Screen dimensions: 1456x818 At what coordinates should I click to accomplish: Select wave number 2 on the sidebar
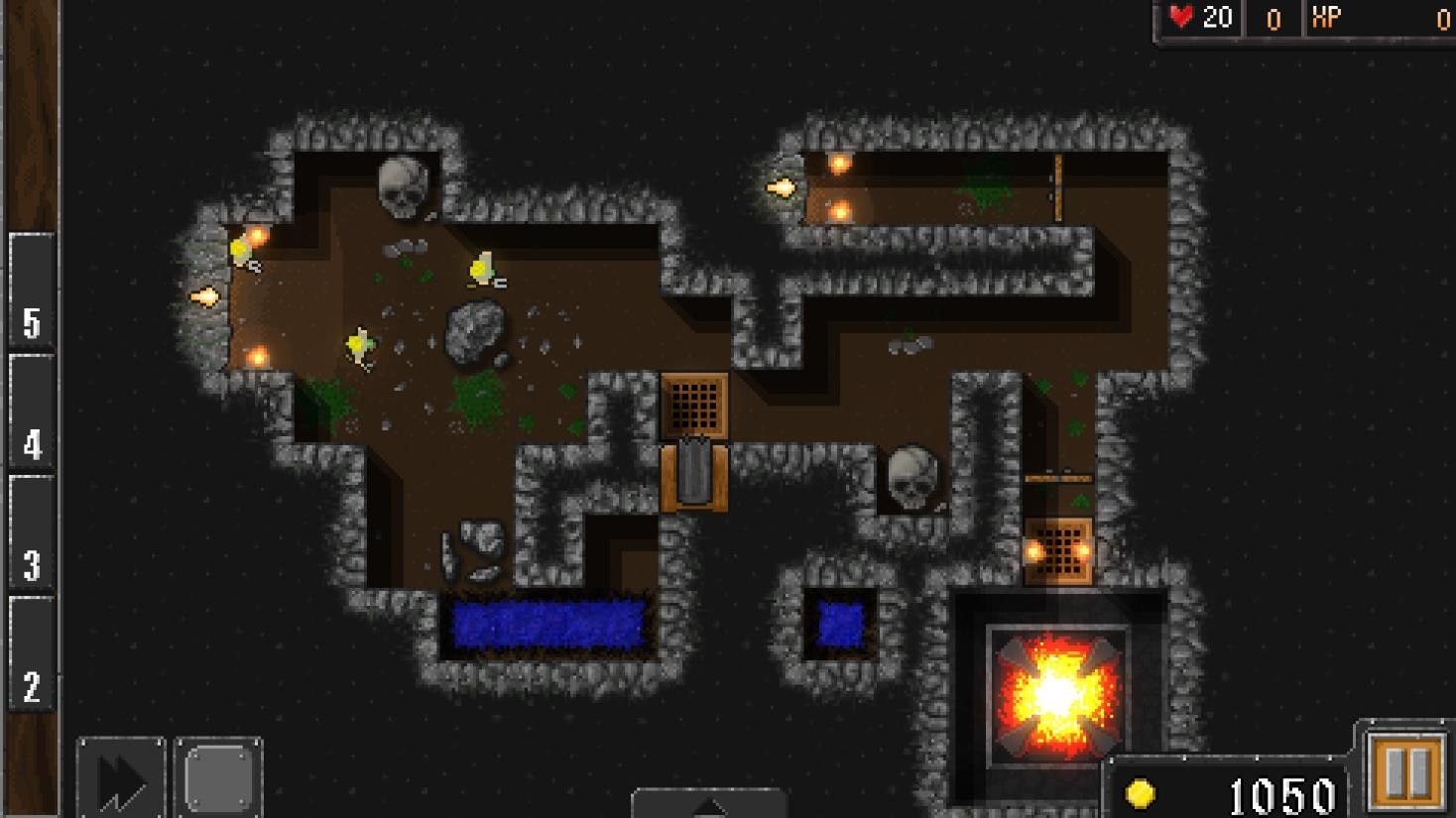click(32, 654)
